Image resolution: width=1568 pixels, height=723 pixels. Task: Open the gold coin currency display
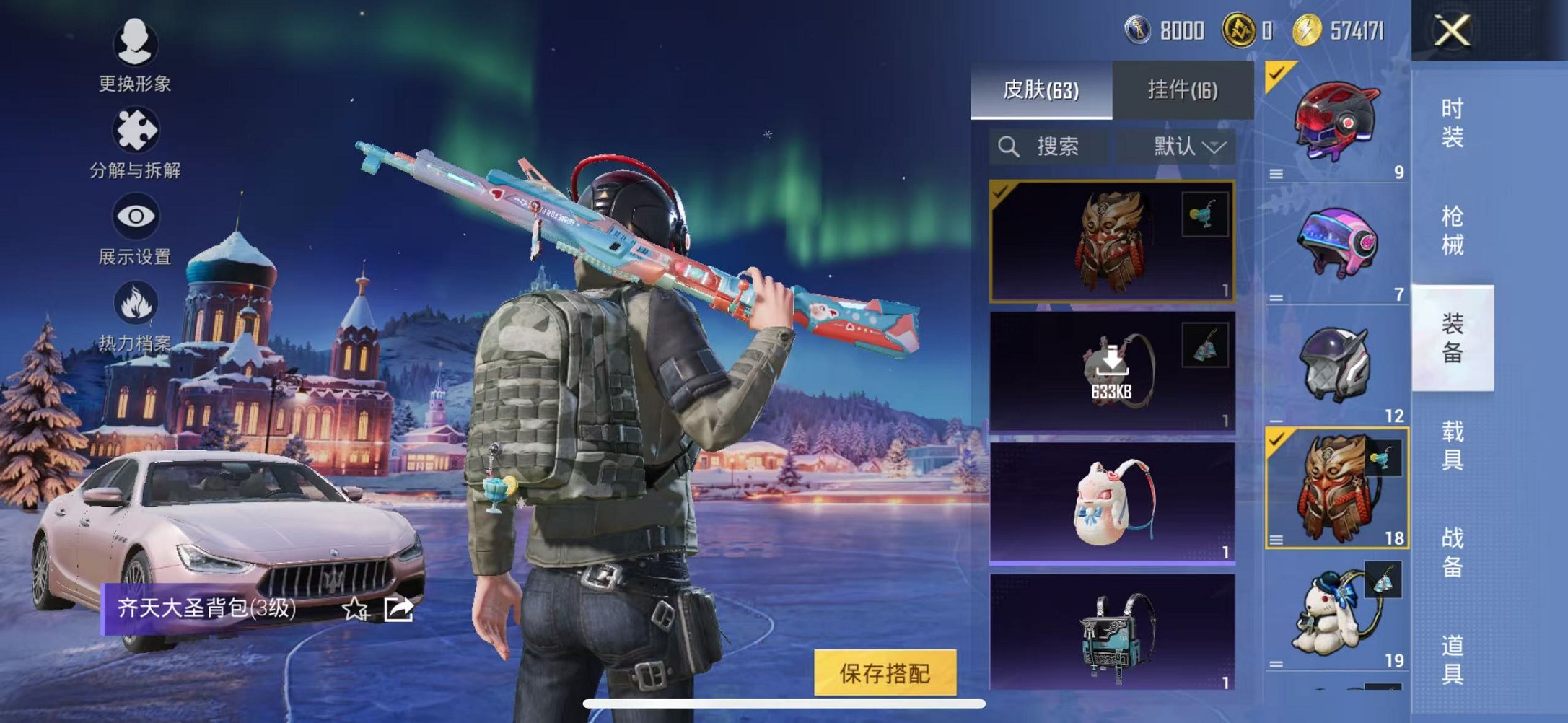[x=1240, y=30]
